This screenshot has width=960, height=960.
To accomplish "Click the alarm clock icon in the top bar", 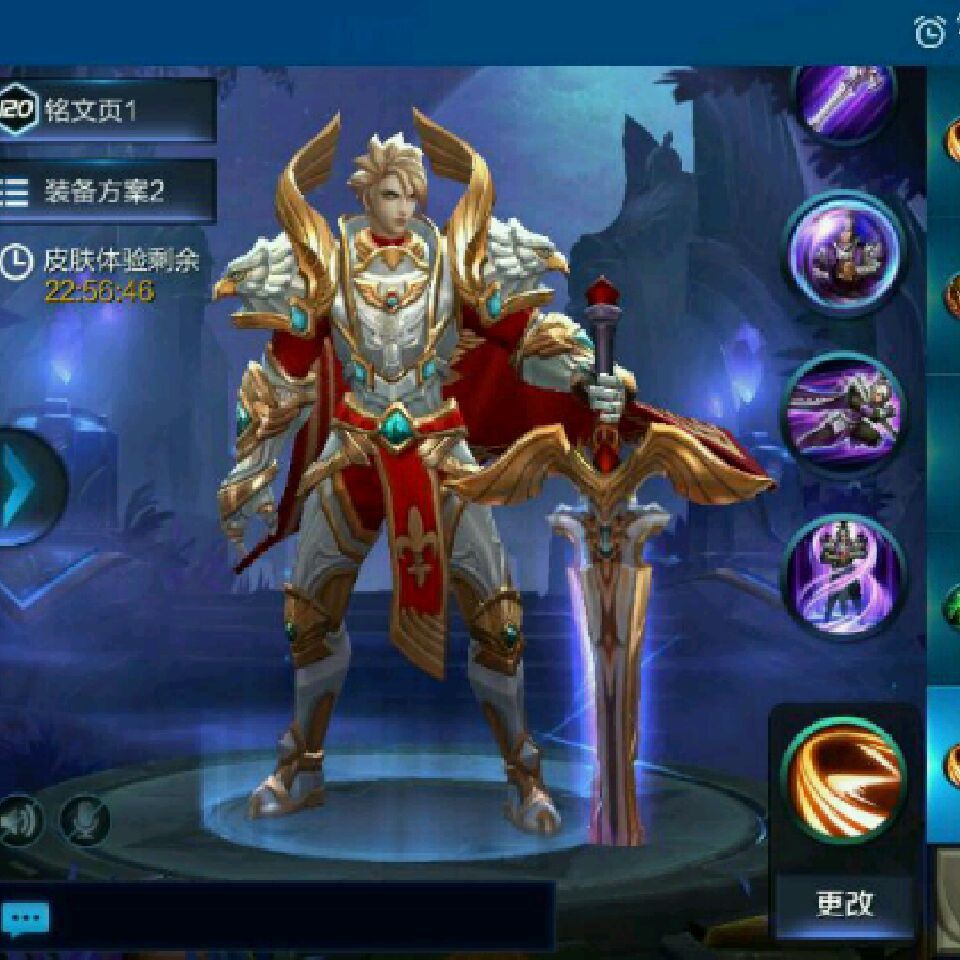I will tap(930, 32).
